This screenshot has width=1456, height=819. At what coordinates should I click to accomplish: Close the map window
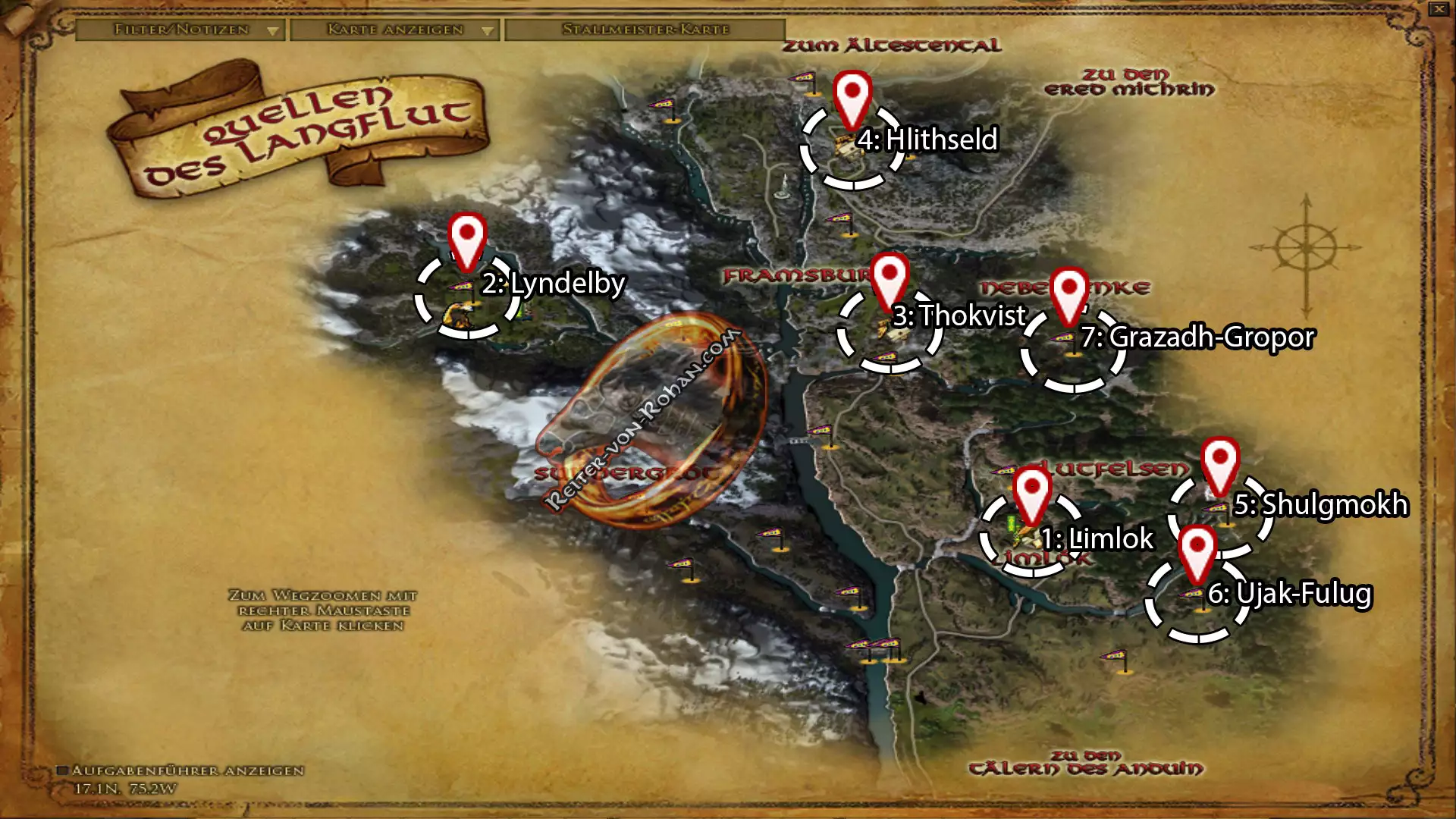coord(1439,9)
